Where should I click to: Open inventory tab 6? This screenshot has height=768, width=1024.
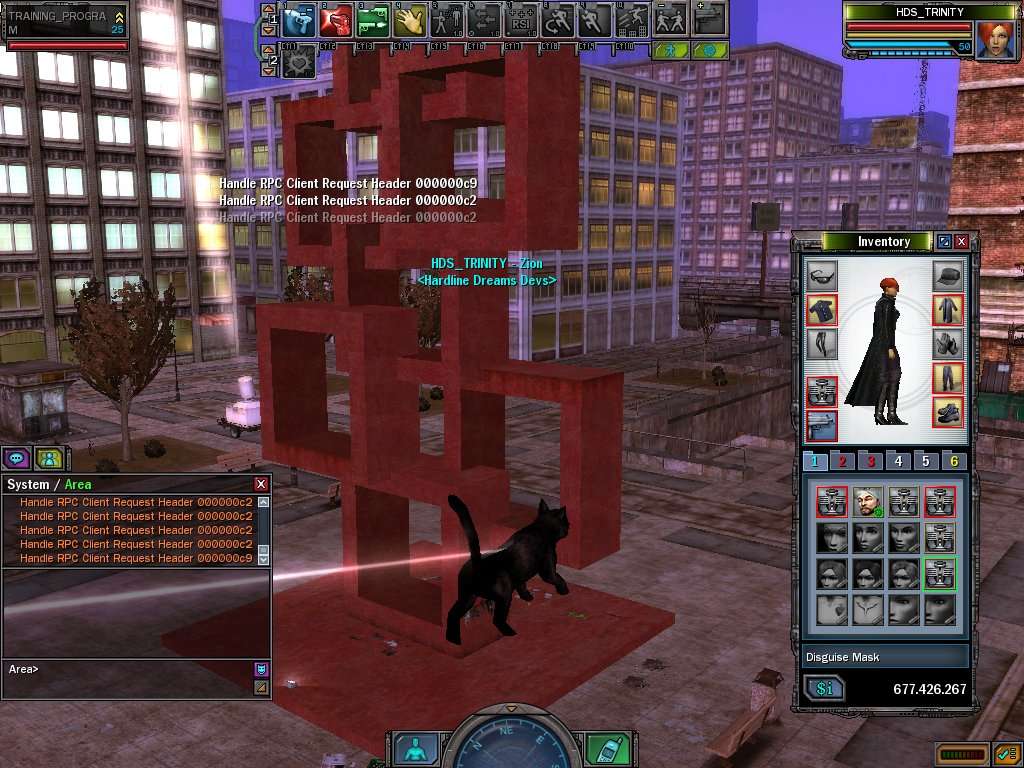tap(954, 461)
